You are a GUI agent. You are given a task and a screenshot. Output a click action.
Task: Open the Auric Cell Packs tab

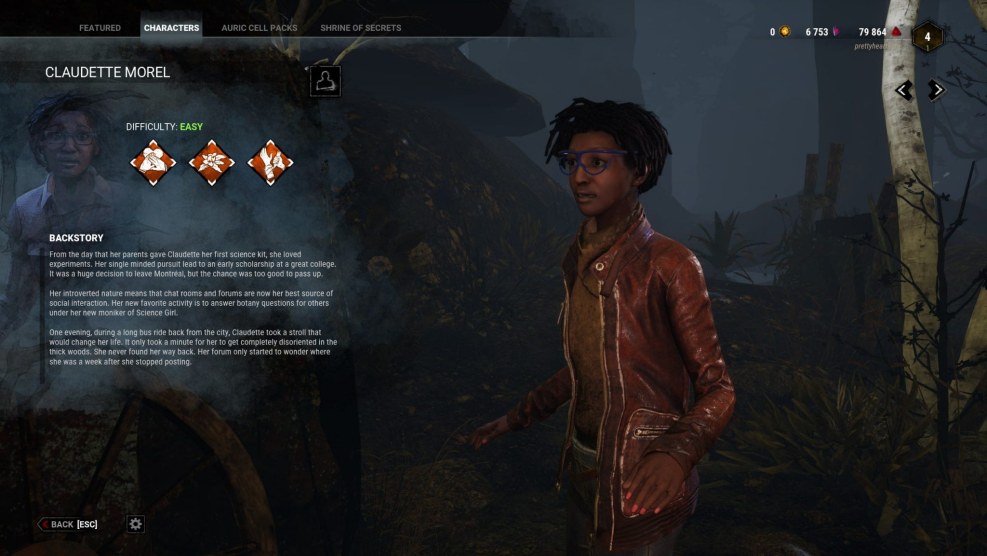(259, 28)
